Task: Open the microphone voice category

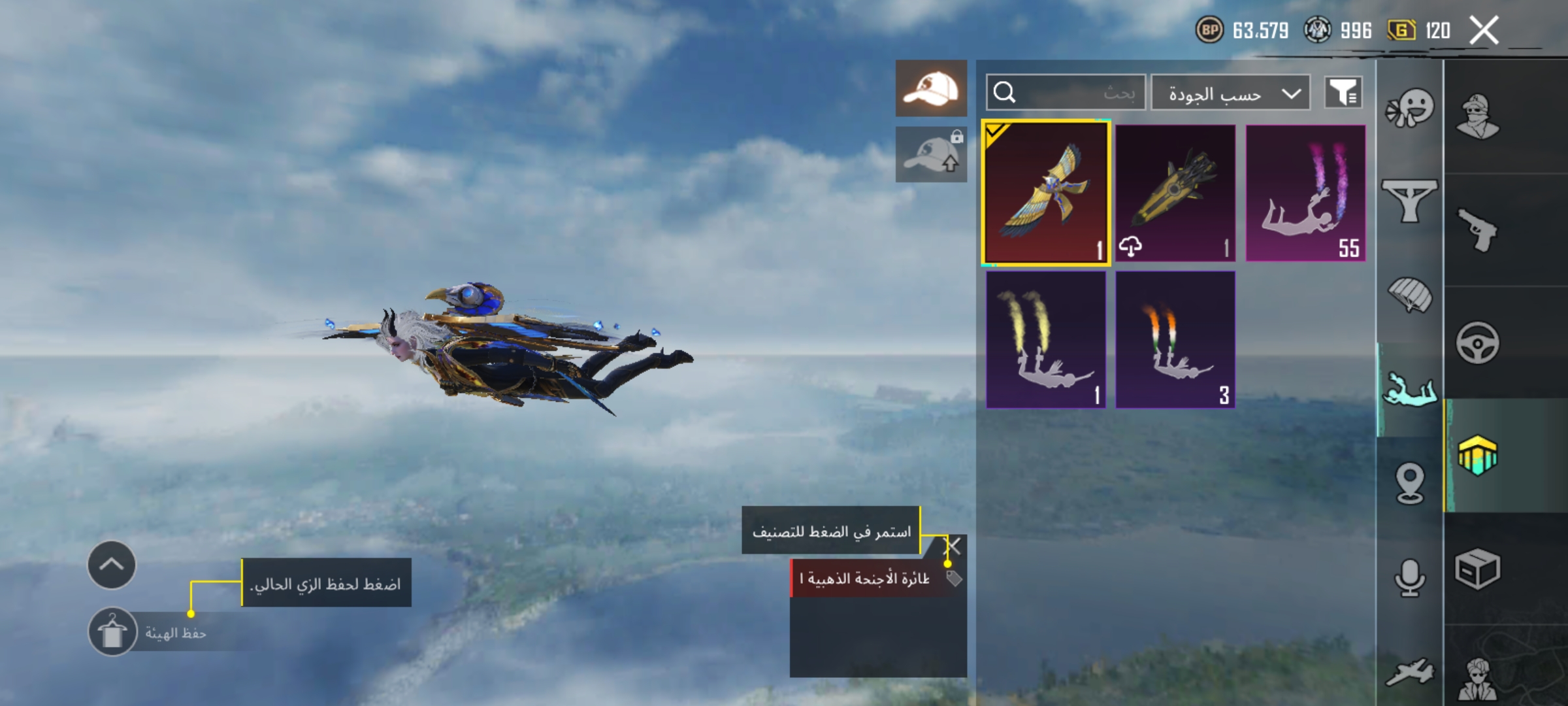Action: [1410, 578]
